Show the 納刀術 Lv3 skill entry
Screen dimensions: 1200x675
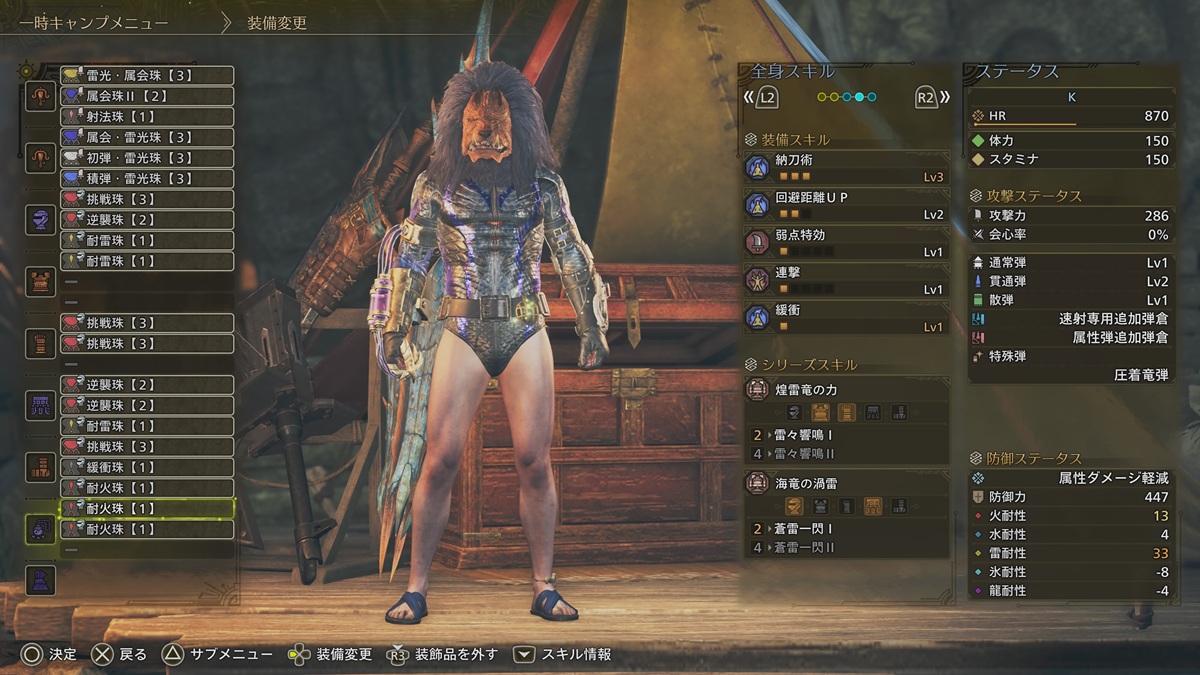[x=846, y=167]
